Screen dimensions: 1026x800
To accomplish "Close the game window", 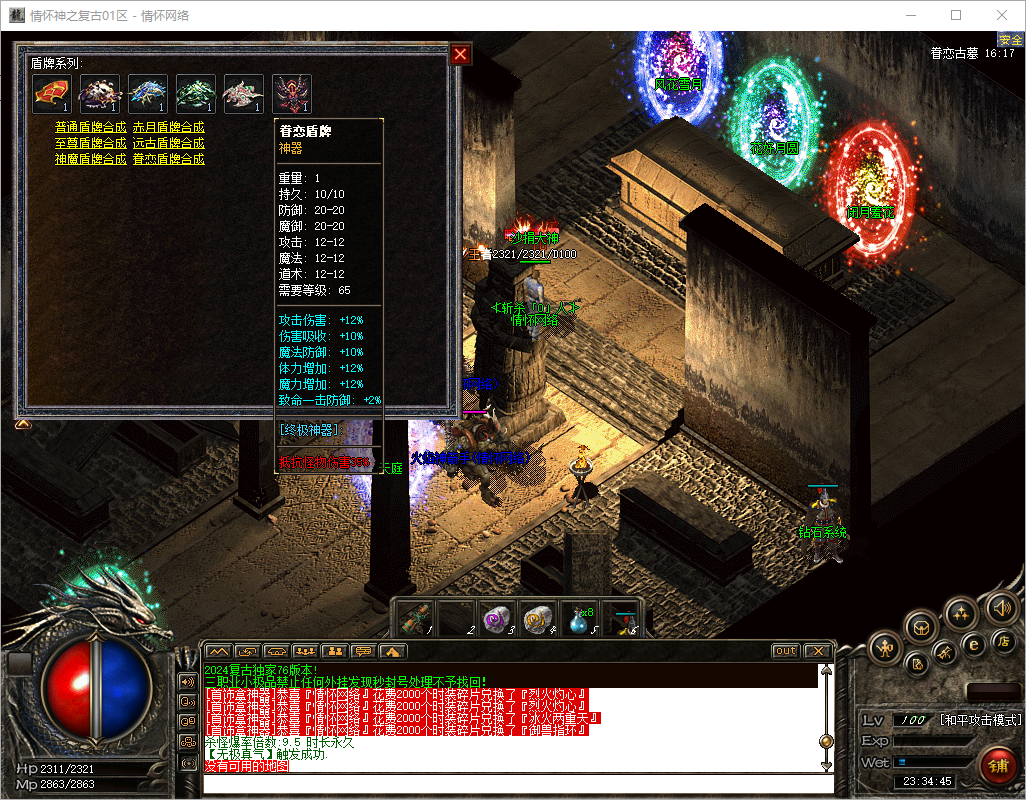I will (1002, 15).
